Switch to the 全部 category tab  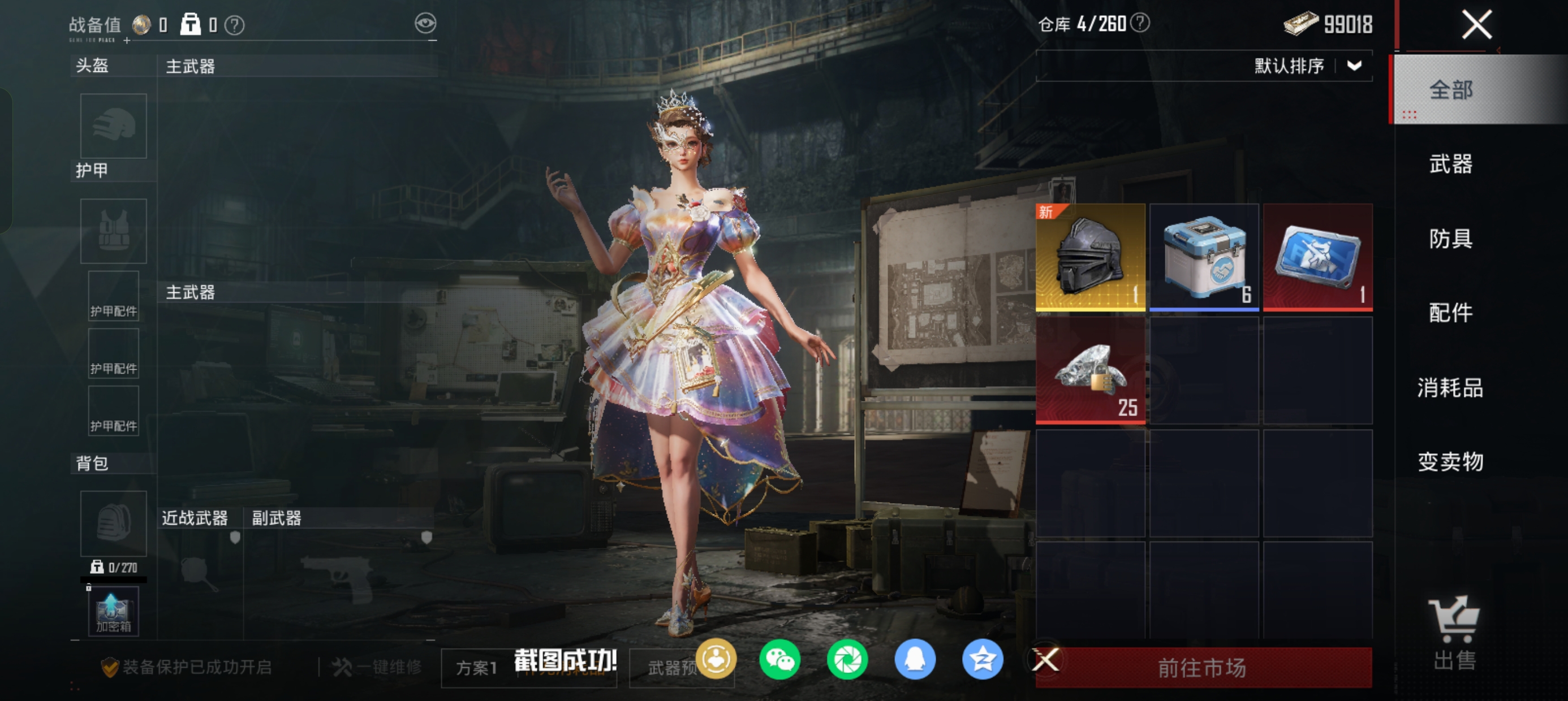(1450, 90)
